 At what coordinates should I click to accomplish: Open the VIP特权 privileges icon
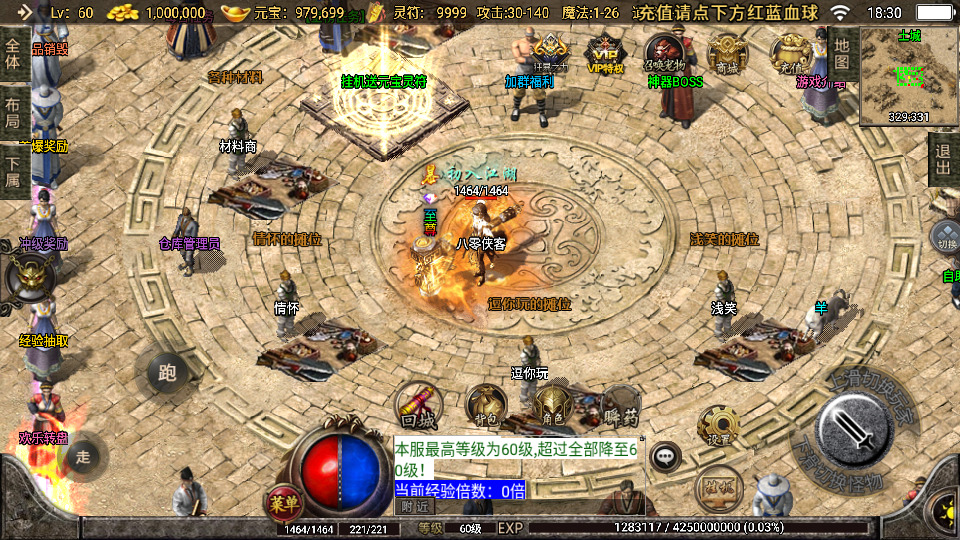pyautogui.click(x=604, y=53)
